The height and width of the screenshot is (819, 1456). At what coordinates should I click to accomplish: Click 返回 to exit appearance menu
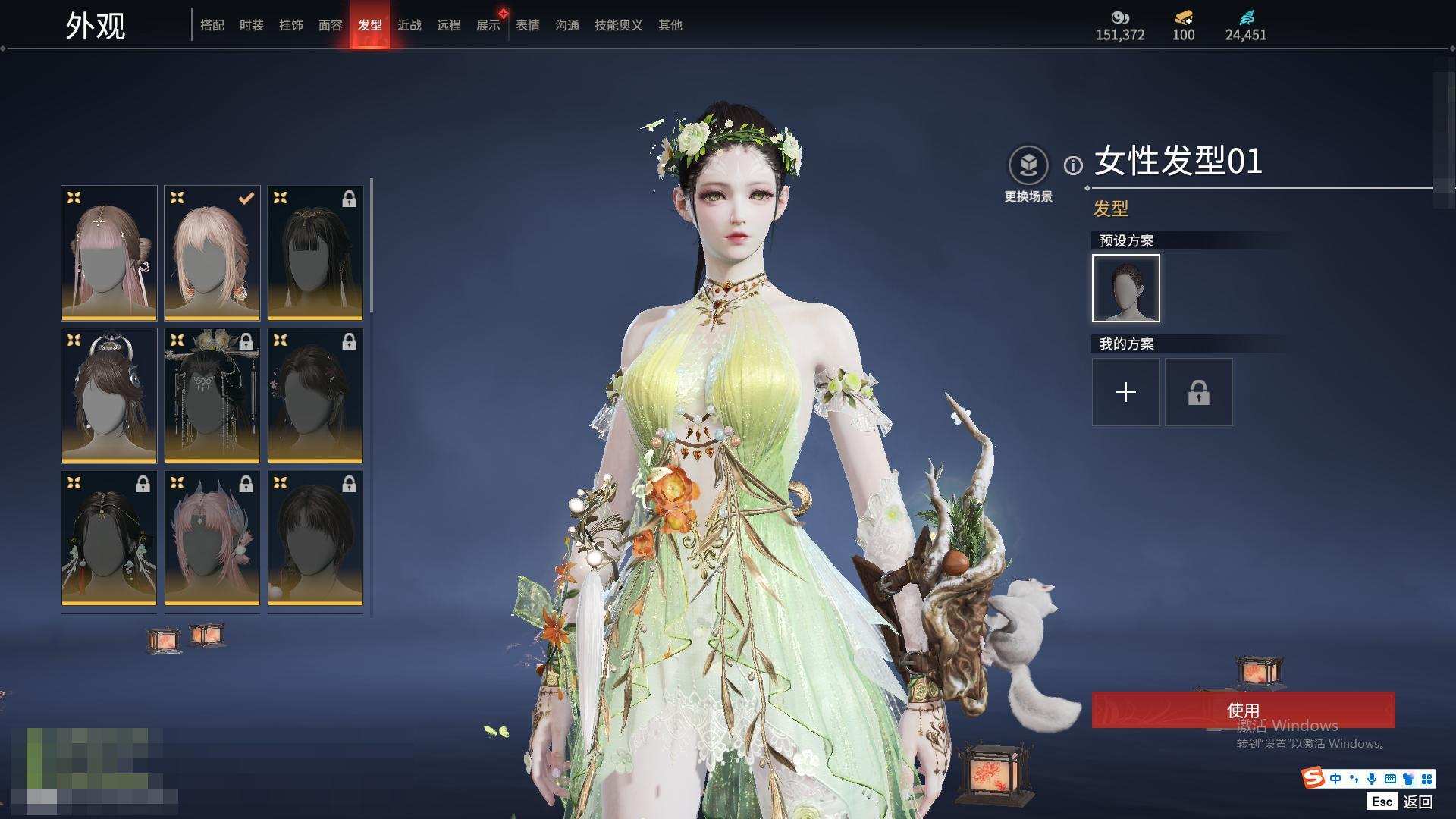click(x=1417, y=802)
